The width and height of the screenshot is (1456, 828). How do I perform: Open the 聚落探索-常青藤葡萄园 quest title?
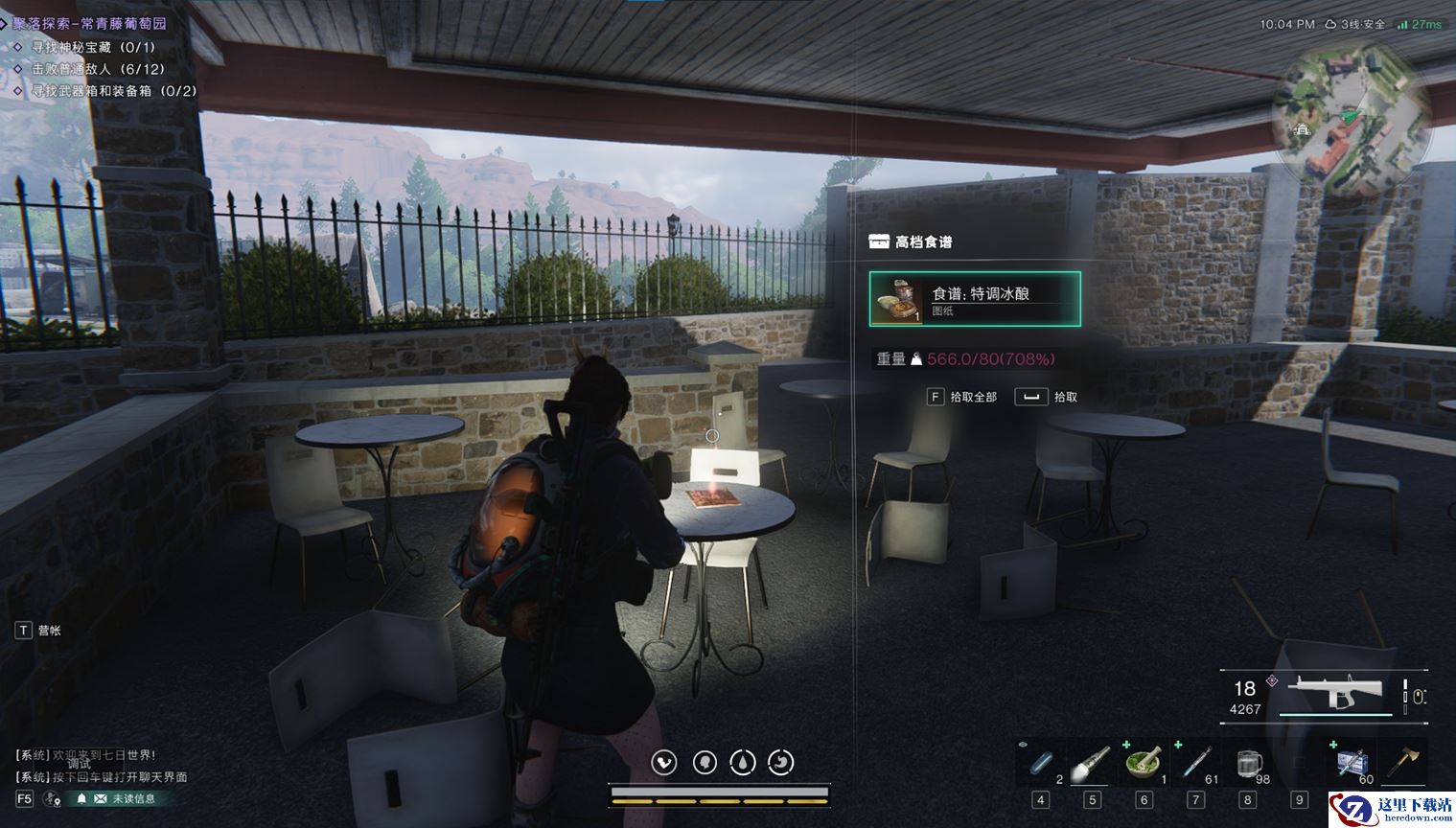89,23
